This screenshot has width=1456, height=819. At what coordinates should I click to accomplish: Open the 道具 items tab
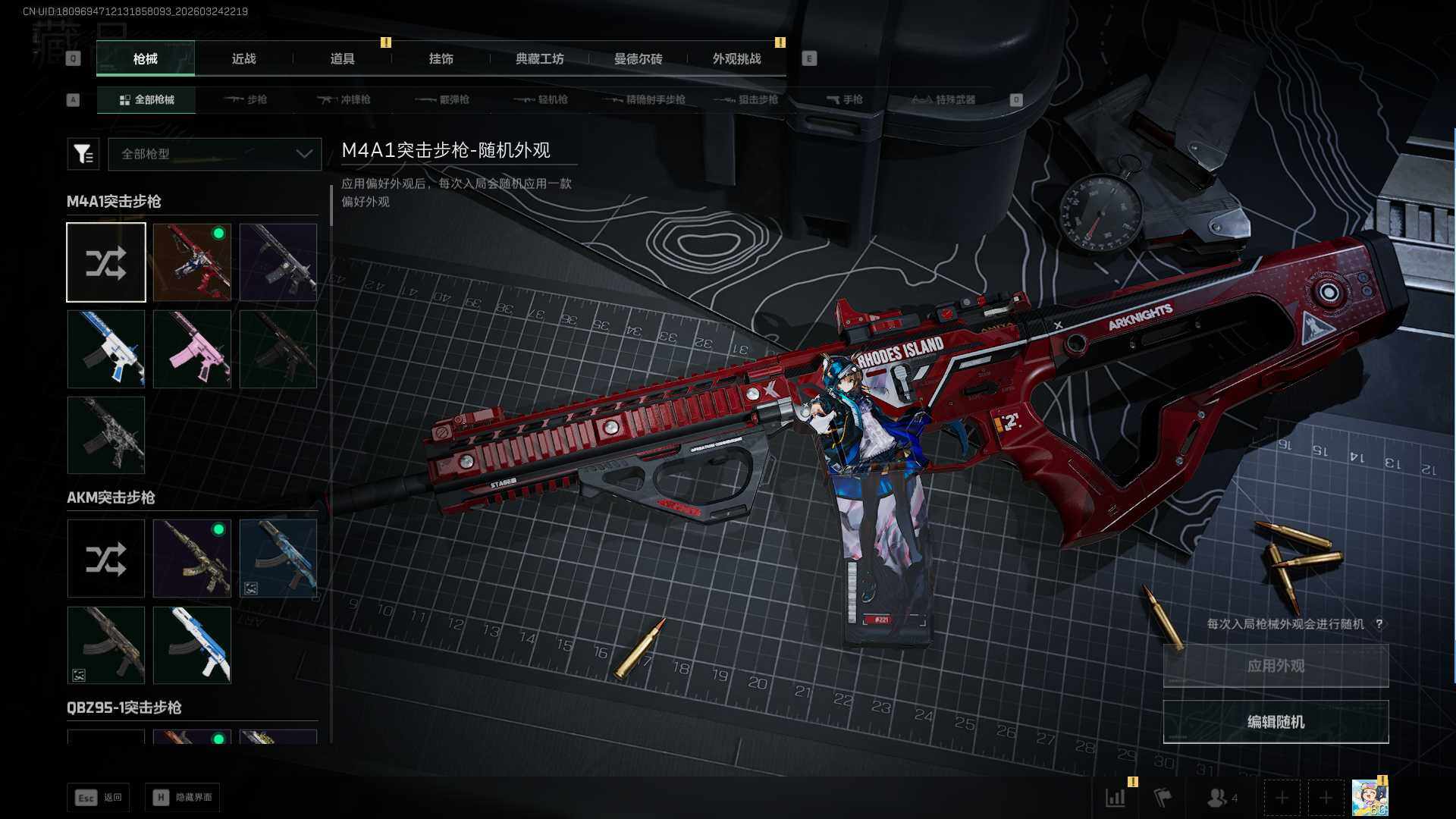tap(342, 59)
